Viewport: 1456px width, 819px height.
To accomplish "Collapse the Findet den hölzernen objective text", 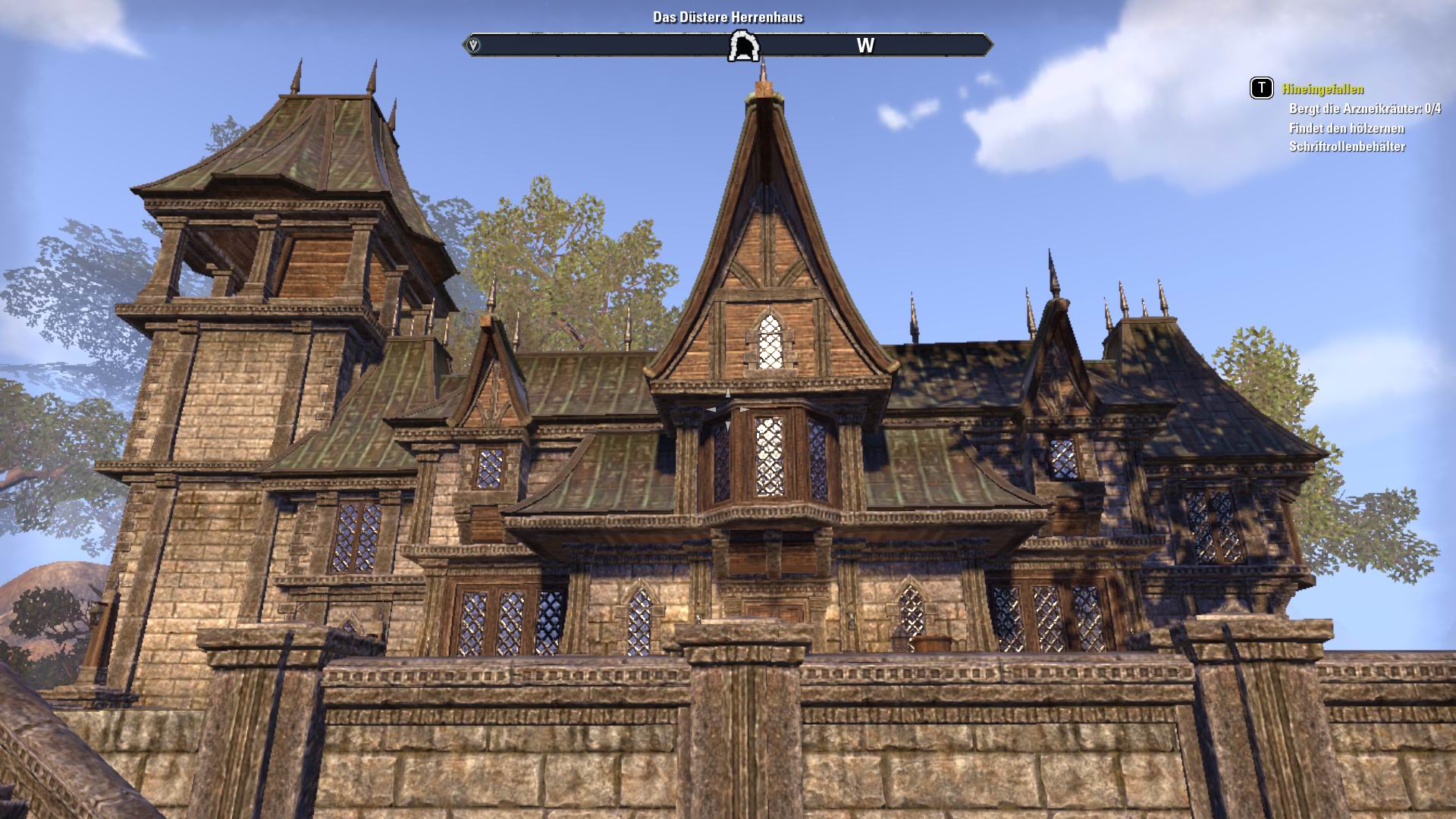I will [x=1346, y=129].
